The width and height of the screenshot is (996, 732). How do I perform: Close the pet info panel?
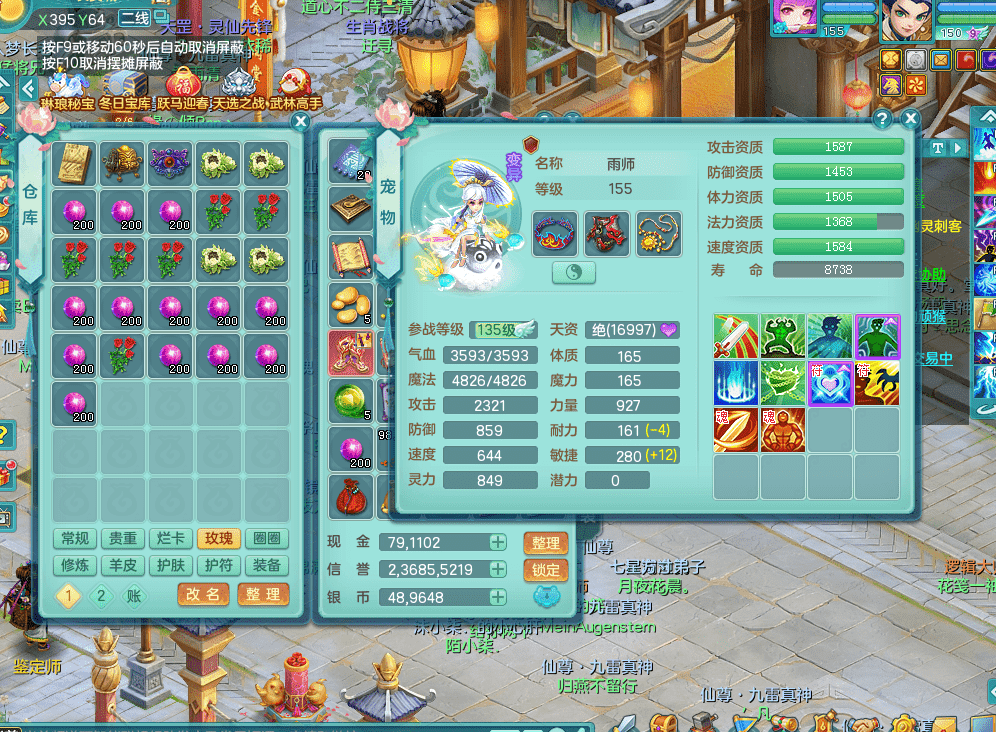910,119
